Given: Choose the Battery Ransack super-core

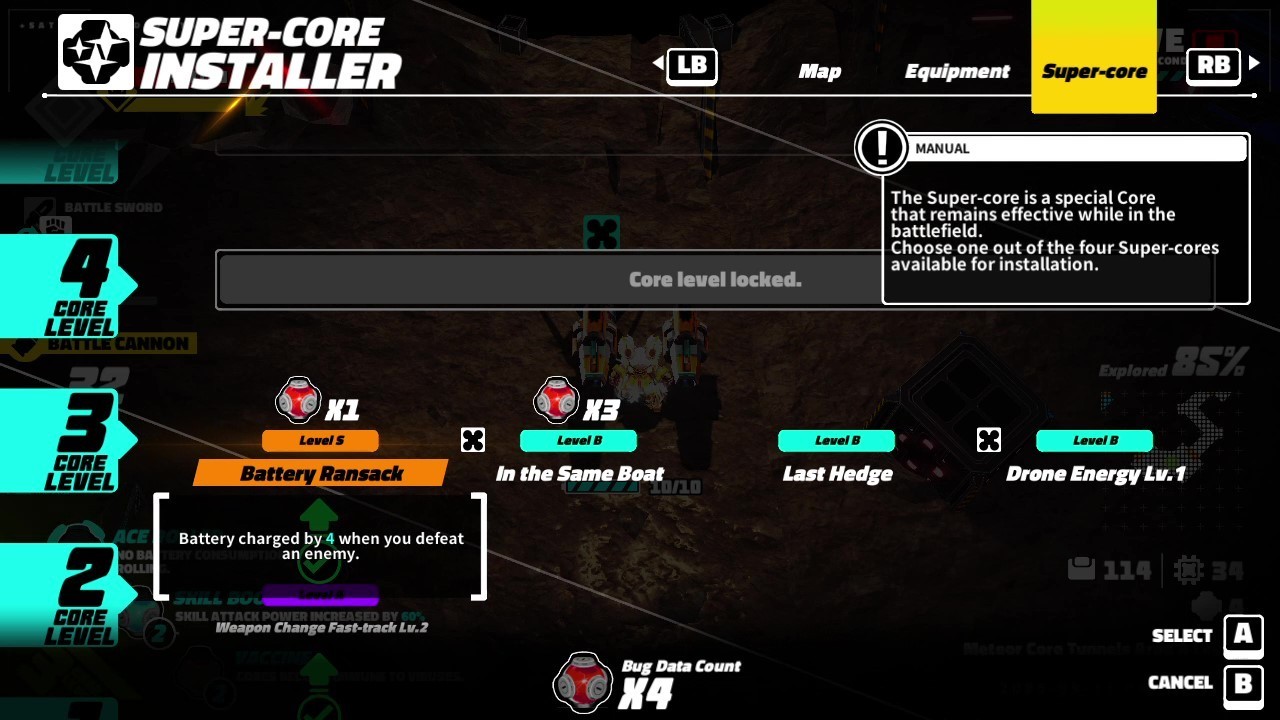Looking at the screenshot, I should click(321, 473).
